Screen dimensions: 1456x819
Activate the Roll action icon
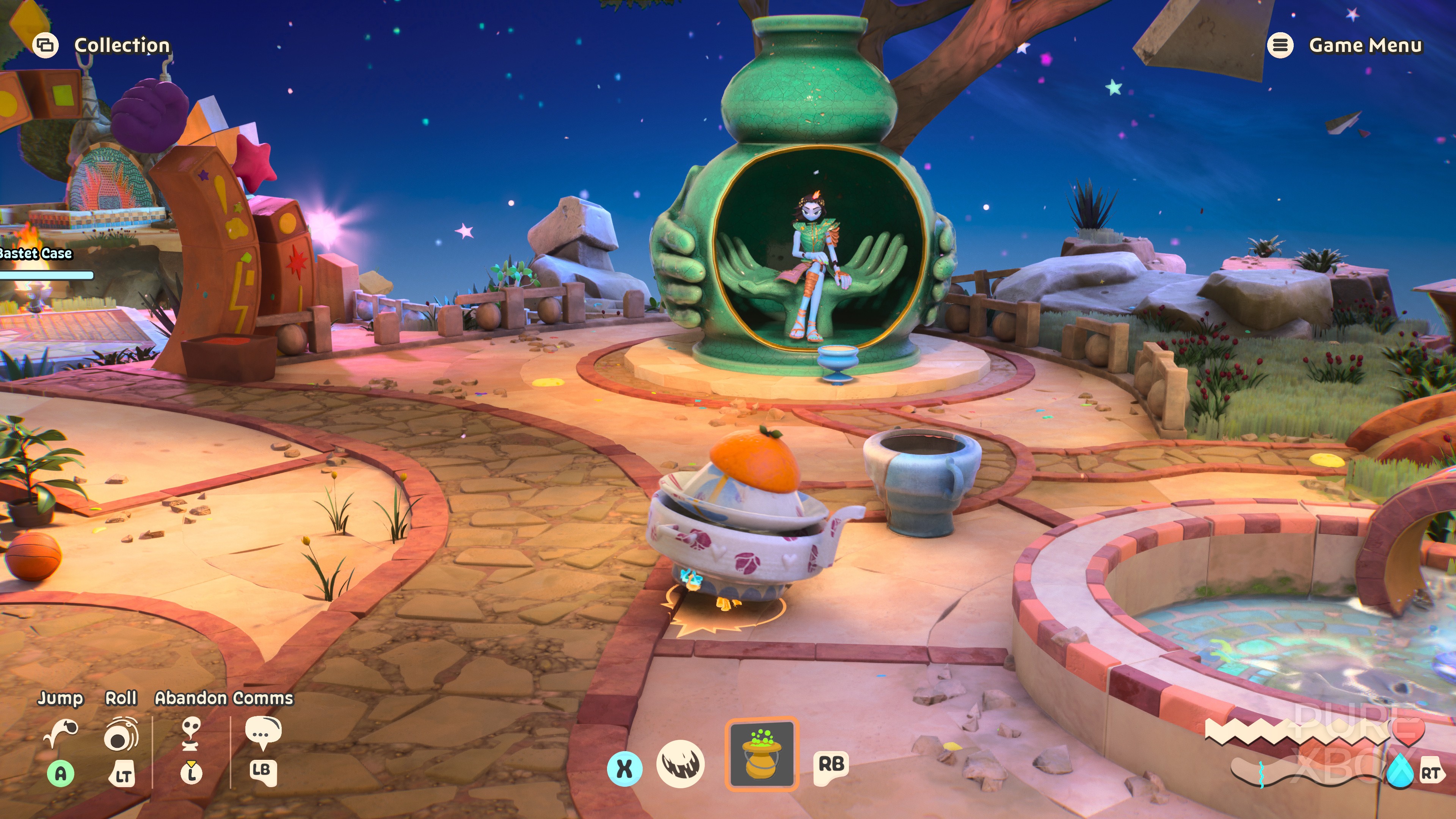(x=121, y=734)
